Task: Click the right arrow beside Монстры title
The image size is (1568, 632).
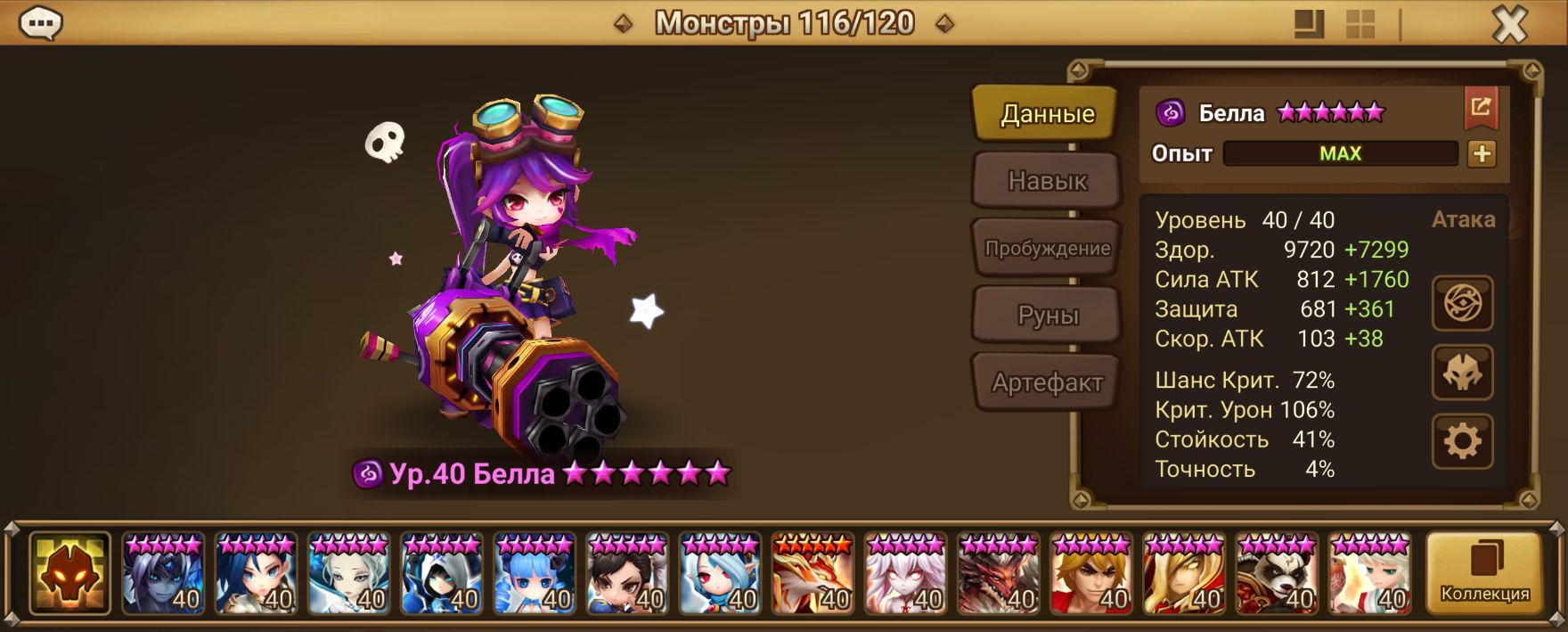Action: pyautogui.click(x=944, y=24)
